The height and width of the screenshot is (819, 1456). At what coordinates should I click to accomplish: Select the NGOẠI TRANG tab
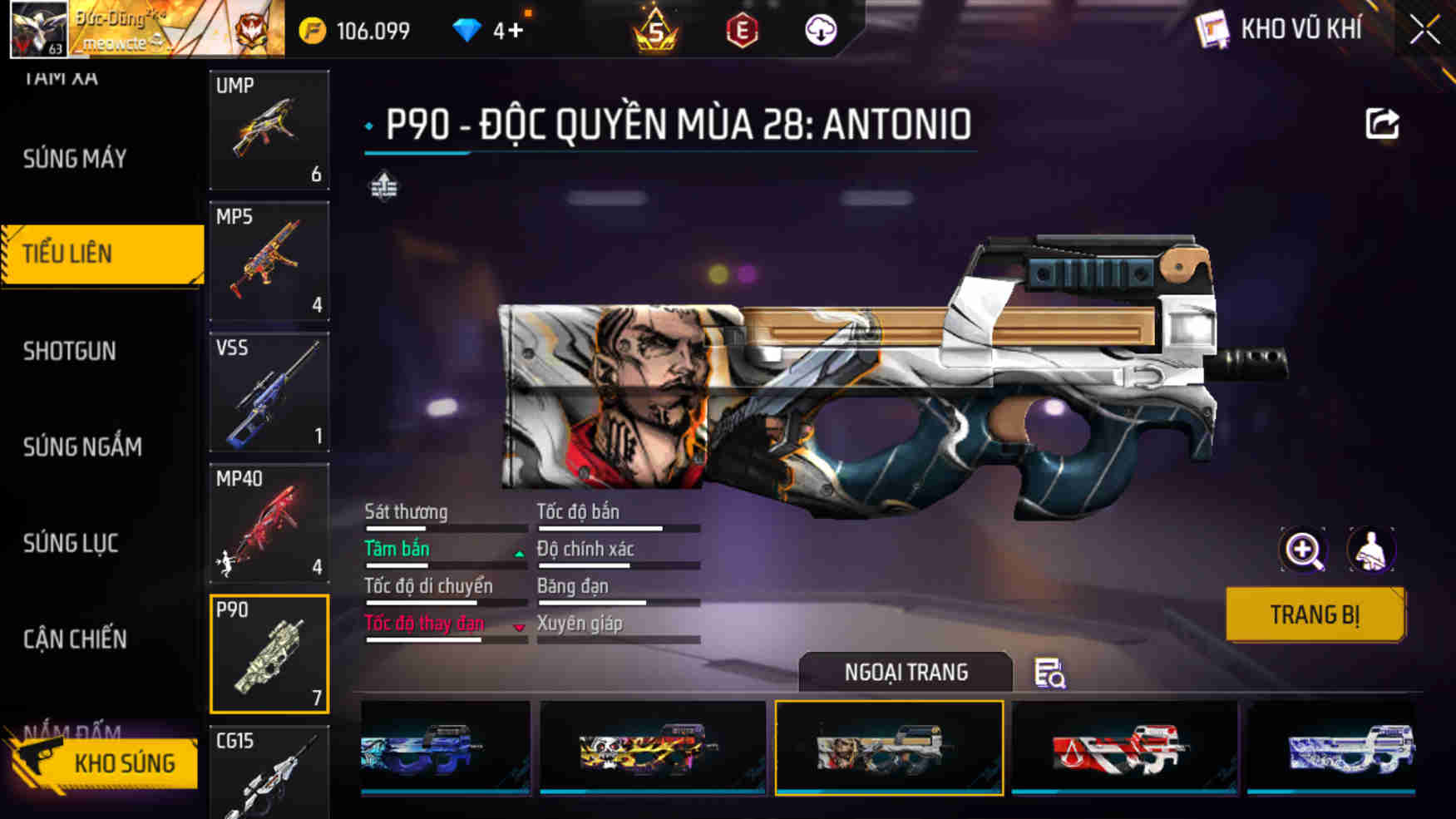[906, 671]
